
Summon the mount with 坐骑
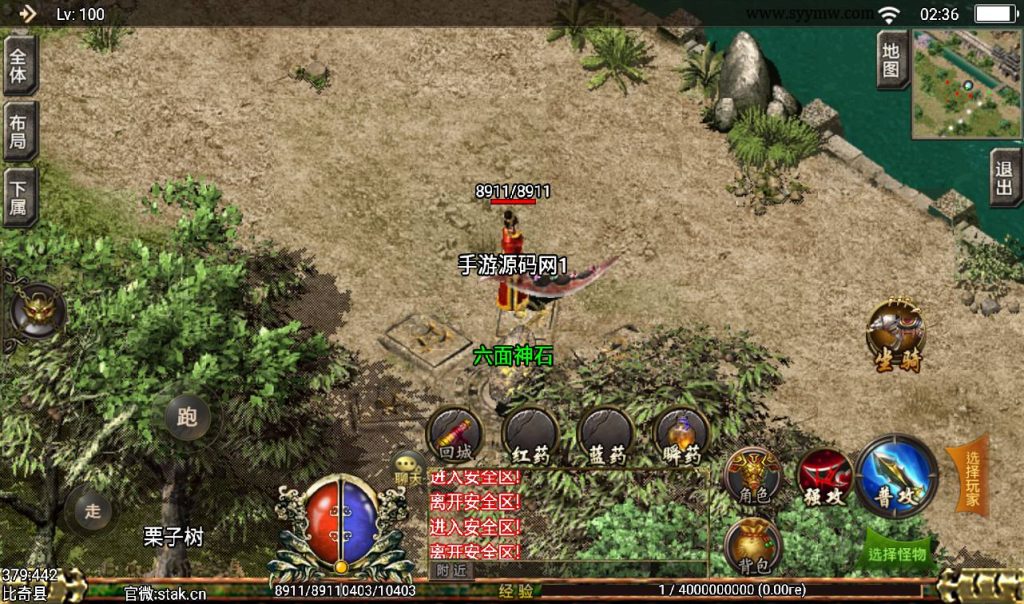pos(895,333)
